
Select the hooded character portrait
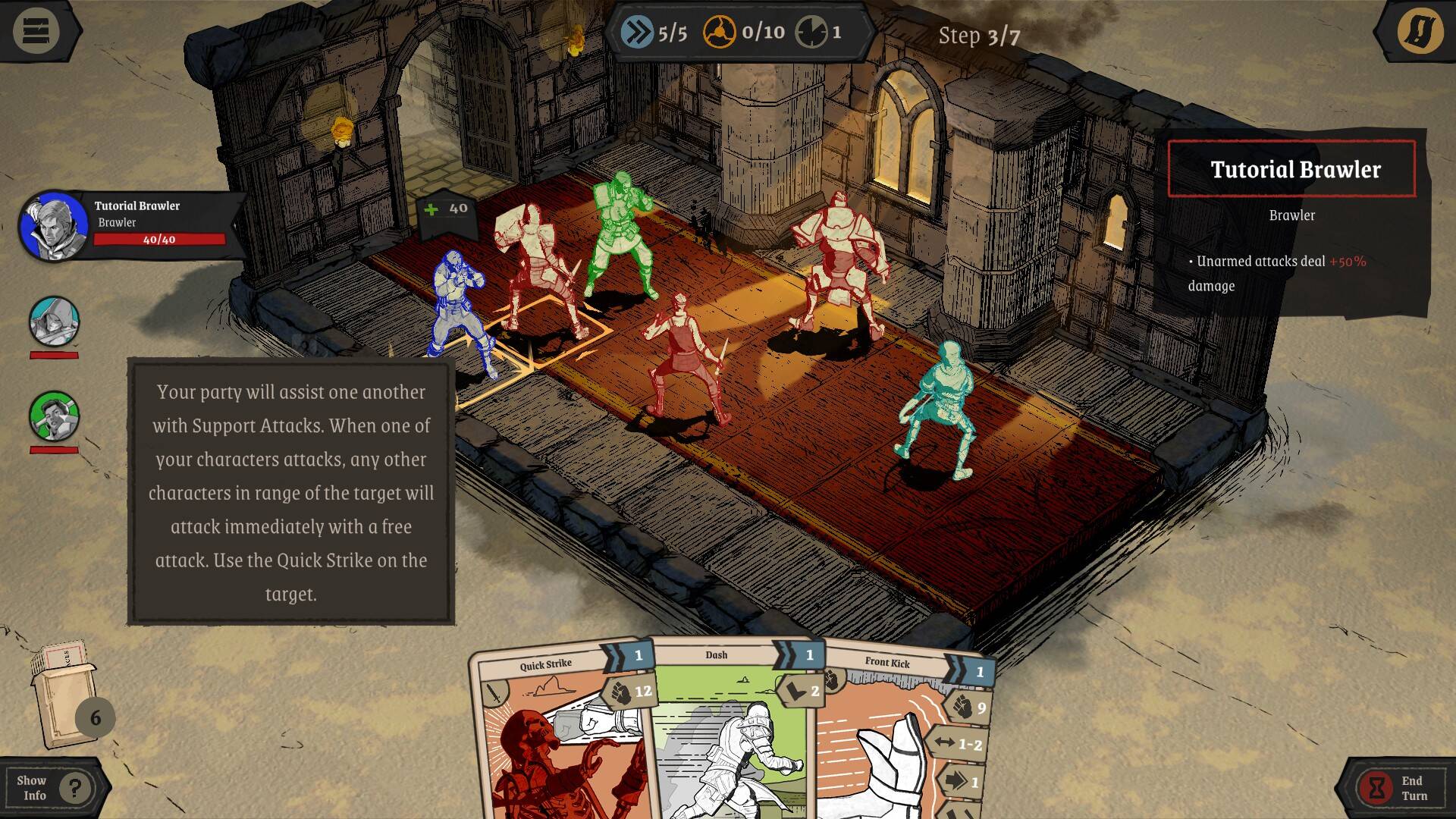[x=54, y=322]
